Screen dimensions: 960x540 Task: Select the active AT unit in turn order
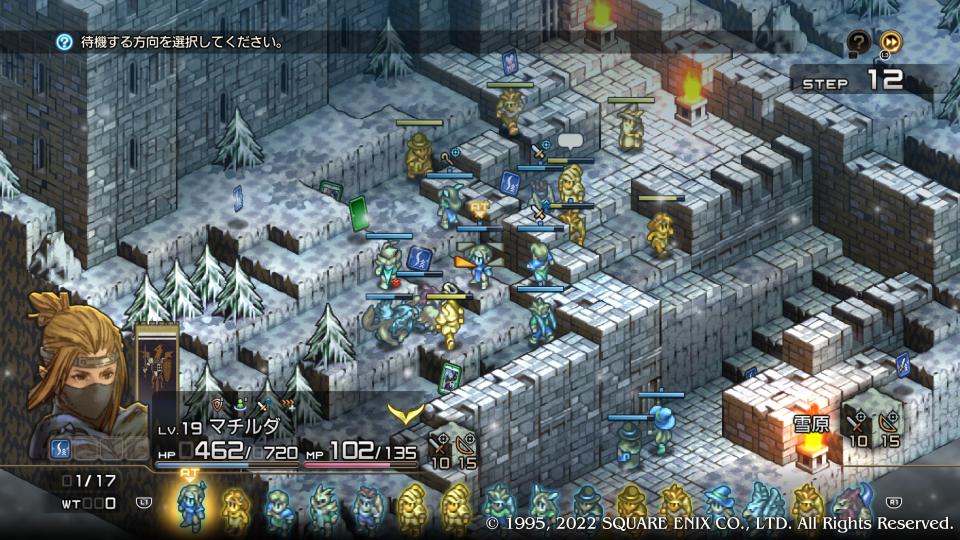click(190, 506)
